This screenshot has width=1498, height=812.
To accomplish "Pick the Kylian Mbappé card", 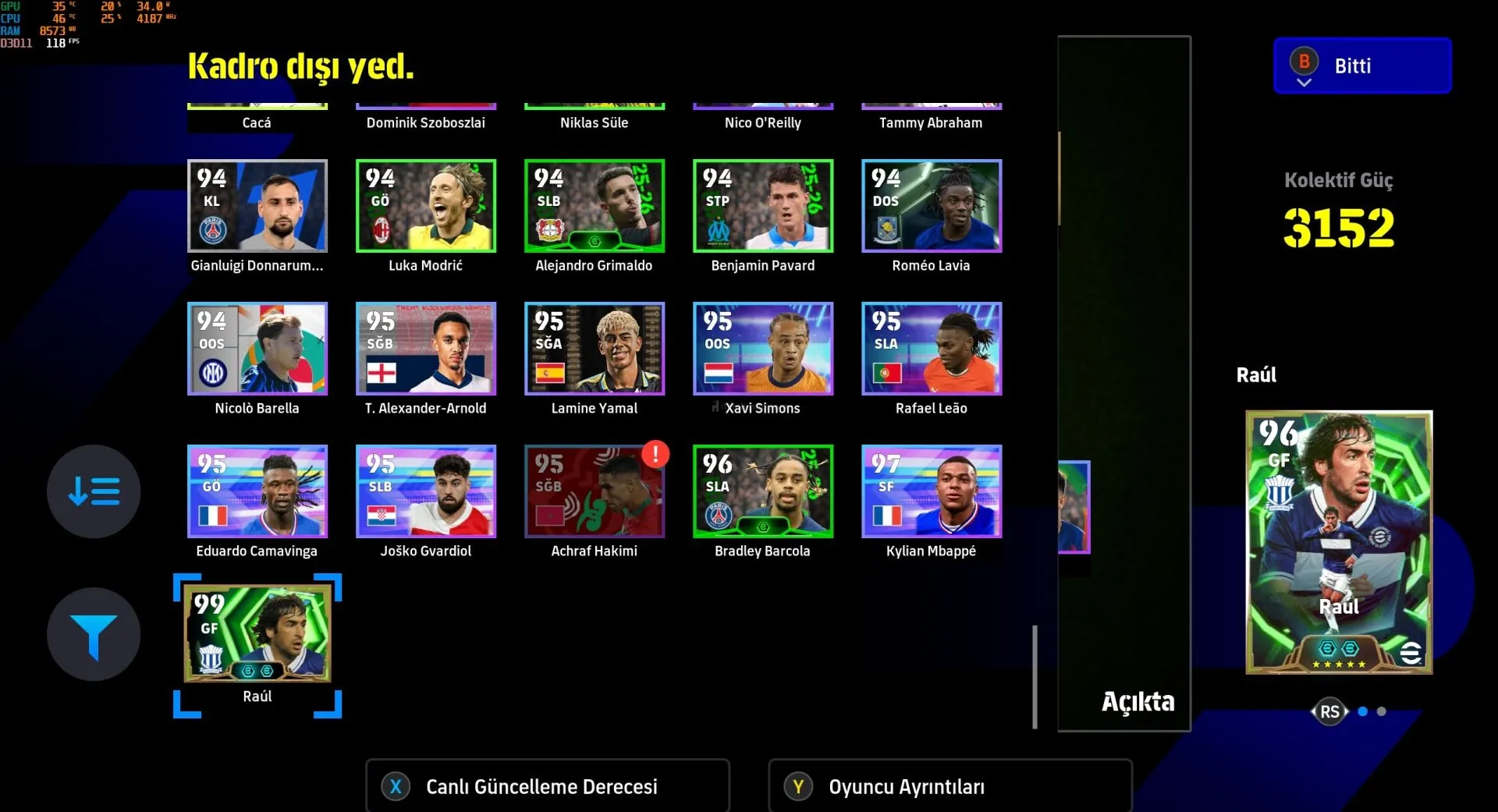I will [x=931, y=491].
